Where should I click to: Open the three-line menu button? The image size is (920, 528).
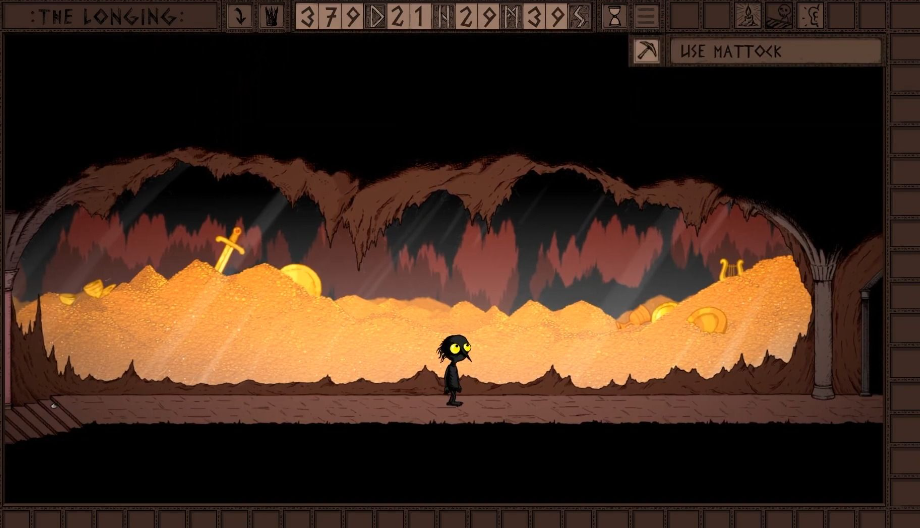[x=647, y=16]
